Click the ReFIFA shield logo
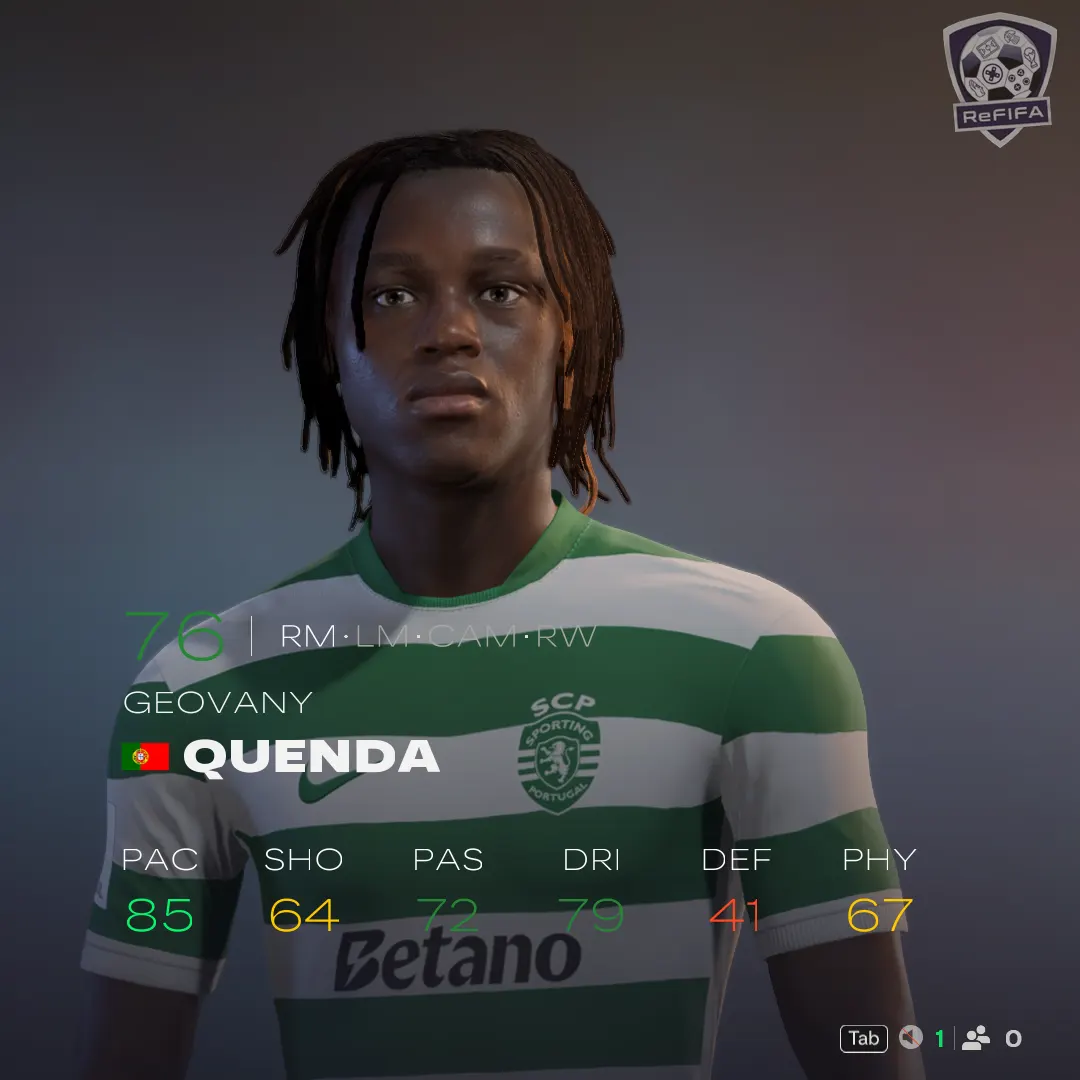 (998, 78)
